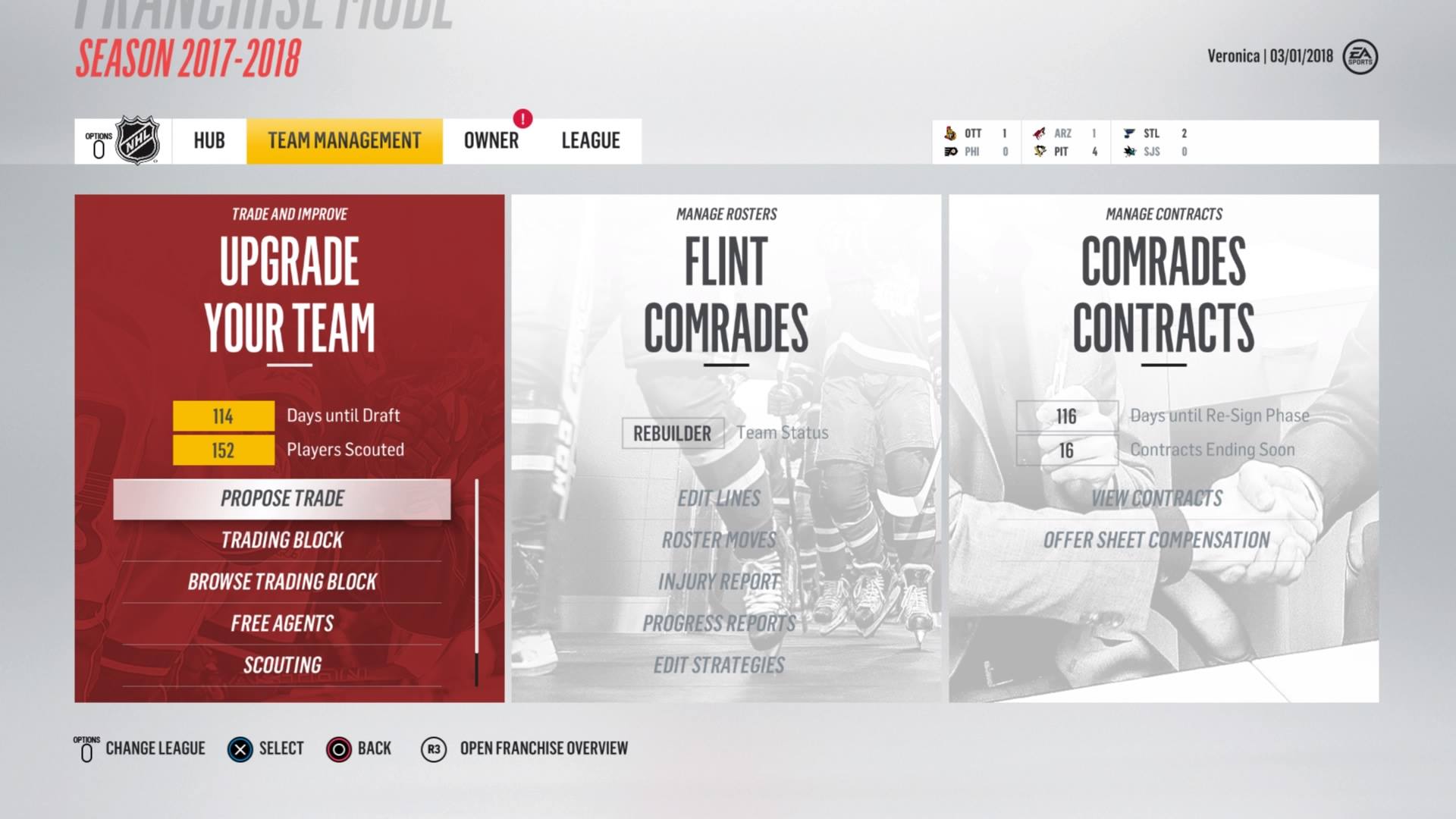
Task: Select the Flint Comrades roster panel
Action: (x=726, y=296)
